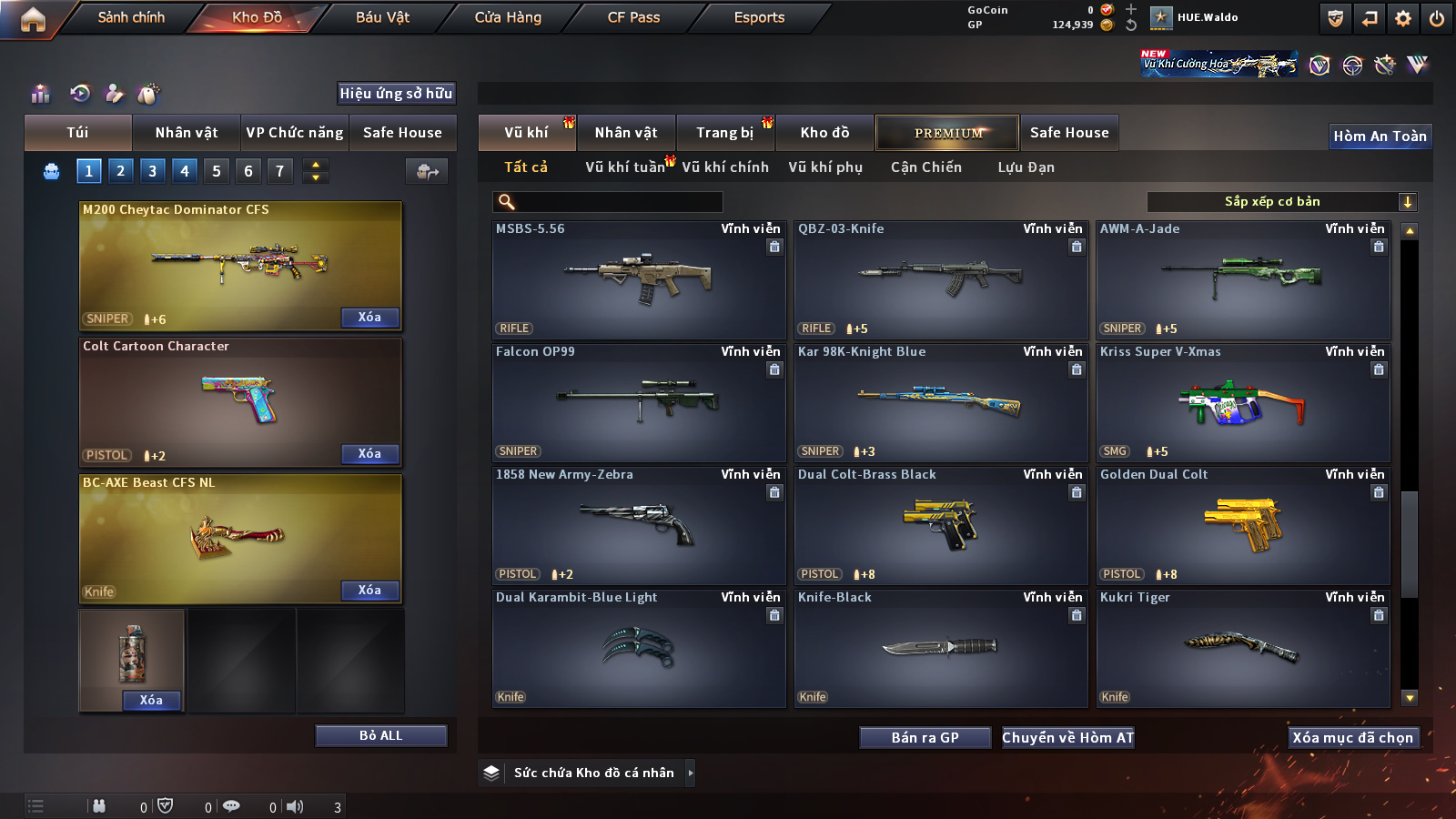This screenshot has height=819, width=1456.
Task: Open settings with the gear icon
Action: point(1403,18)
